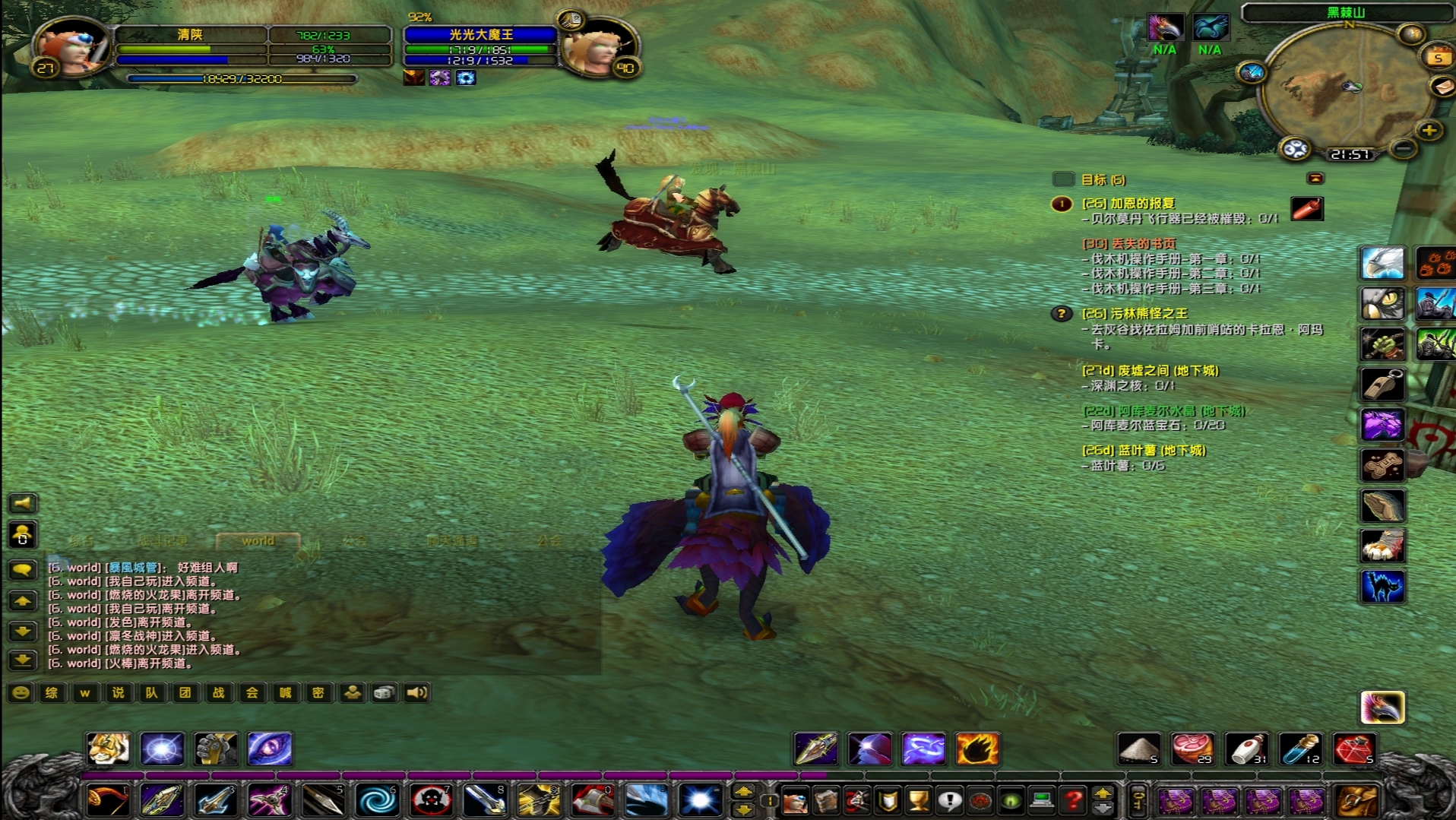Click the target portrait of 光光大魔王
Image resolution: width=1456 pixels, height=820 pixels.
click(600, 47)
